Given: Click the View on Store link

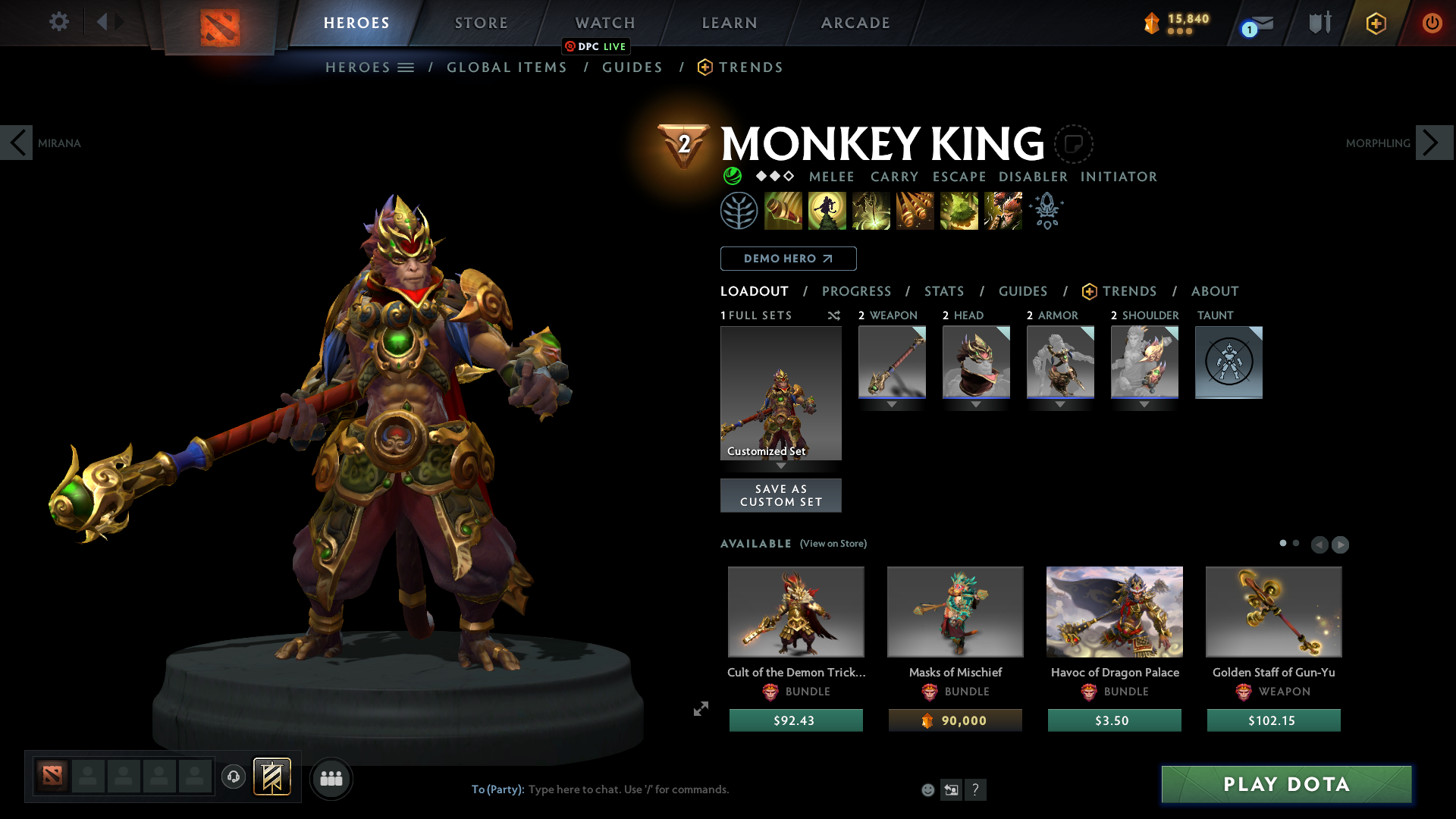Looking at the screenshot, I should pos(833,544).
